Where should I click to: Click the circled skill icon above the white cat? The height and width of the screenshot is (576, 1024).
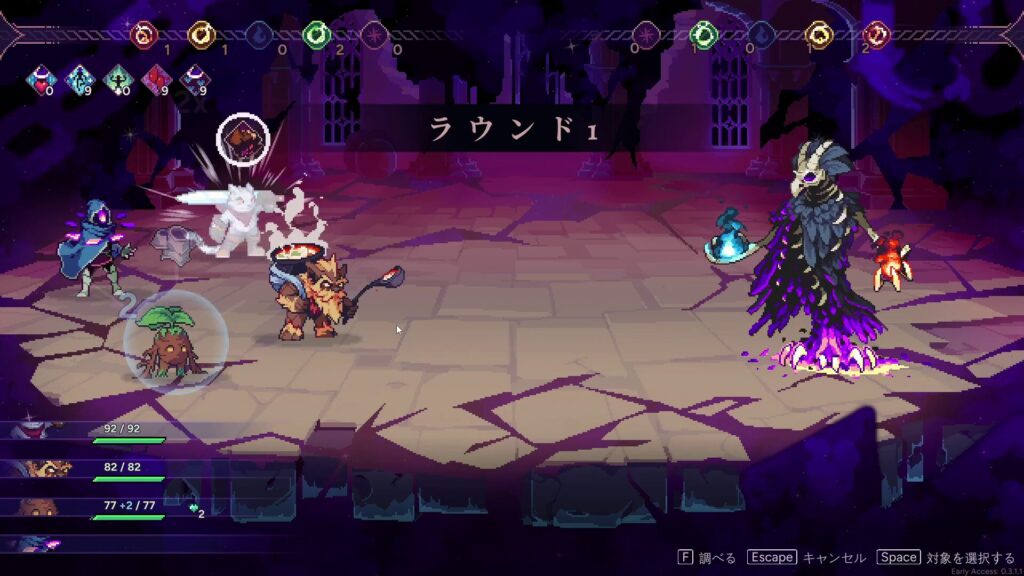243,138
